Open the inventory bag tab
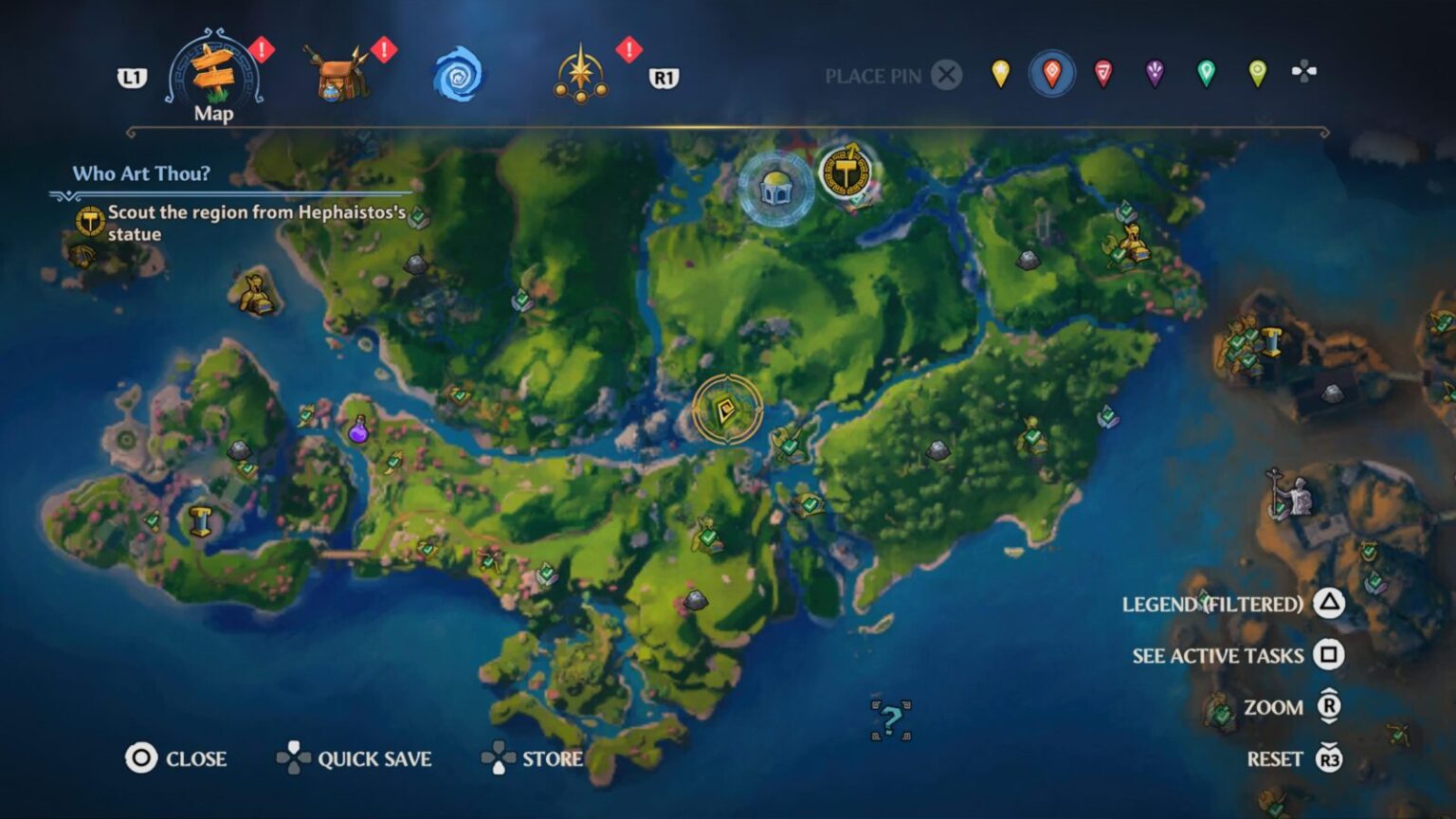The image size is (1456, 819). click(x=339, y=74)
